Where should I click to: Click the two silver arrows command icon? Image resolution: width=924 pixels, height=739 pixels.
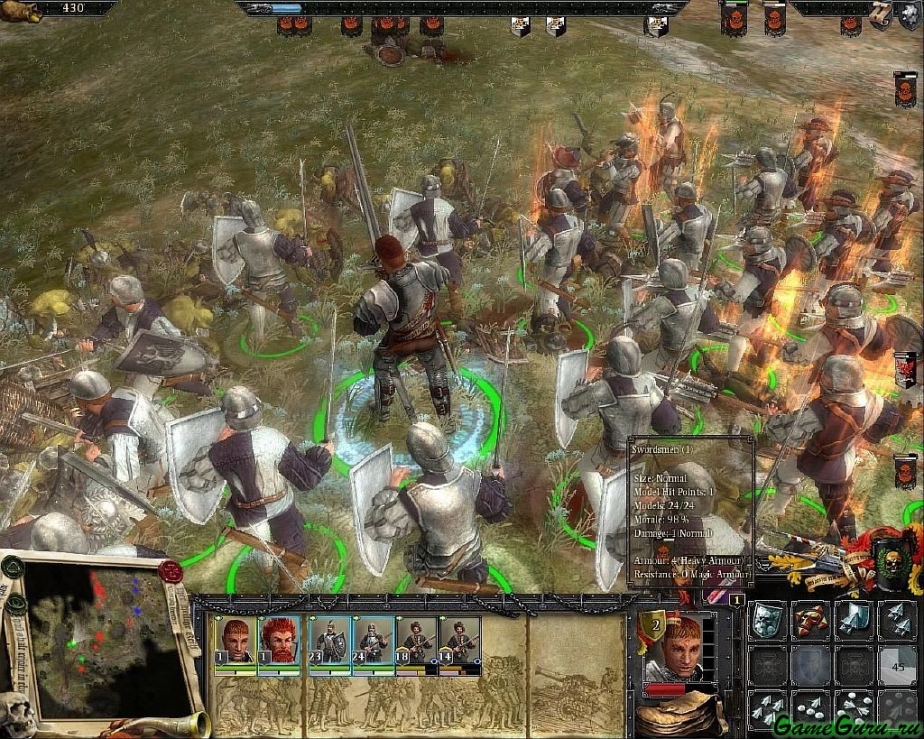[x=898, y=620]
